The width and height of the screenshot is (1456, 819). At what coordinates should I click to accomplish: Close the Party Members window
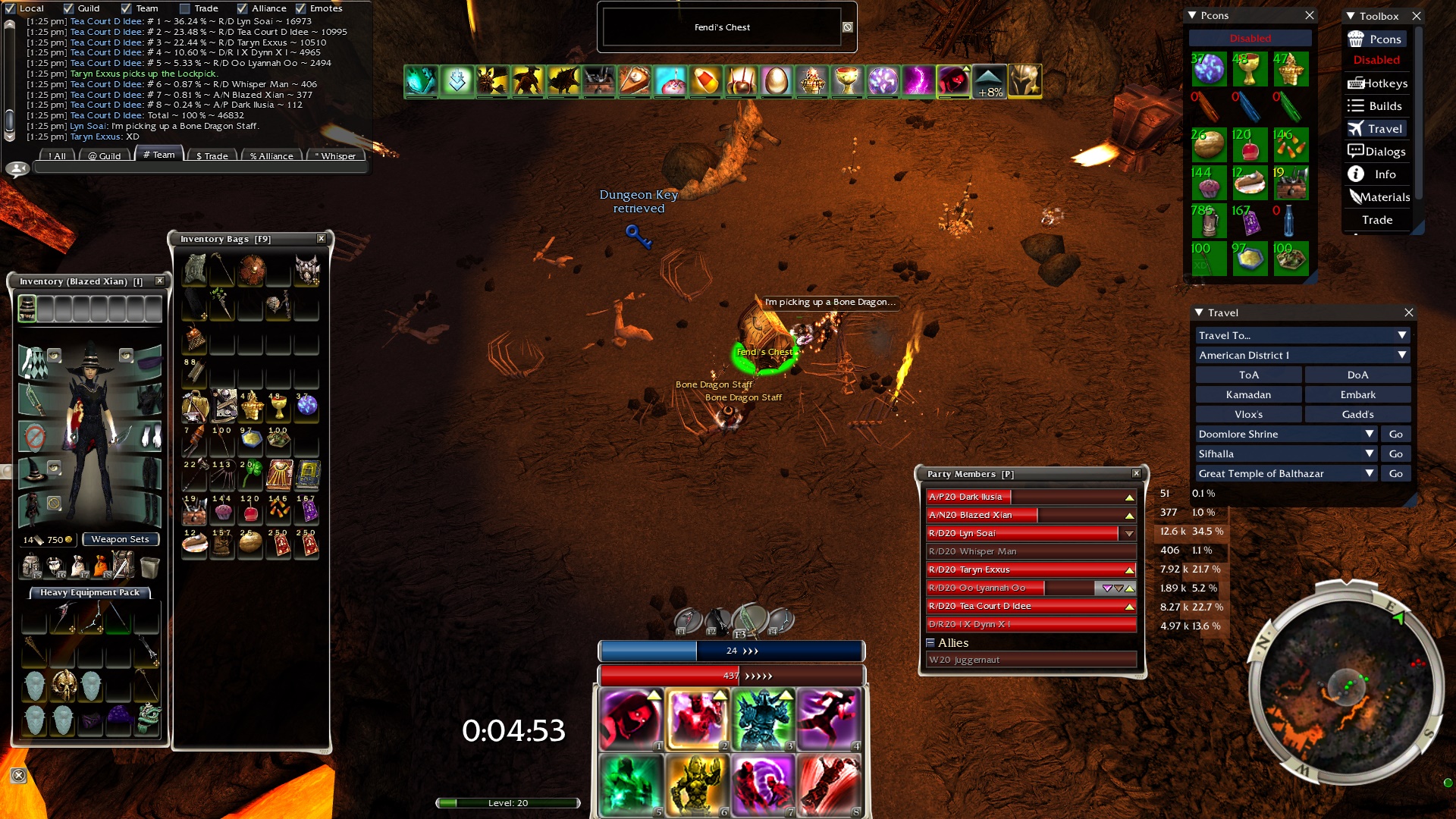1136,474
